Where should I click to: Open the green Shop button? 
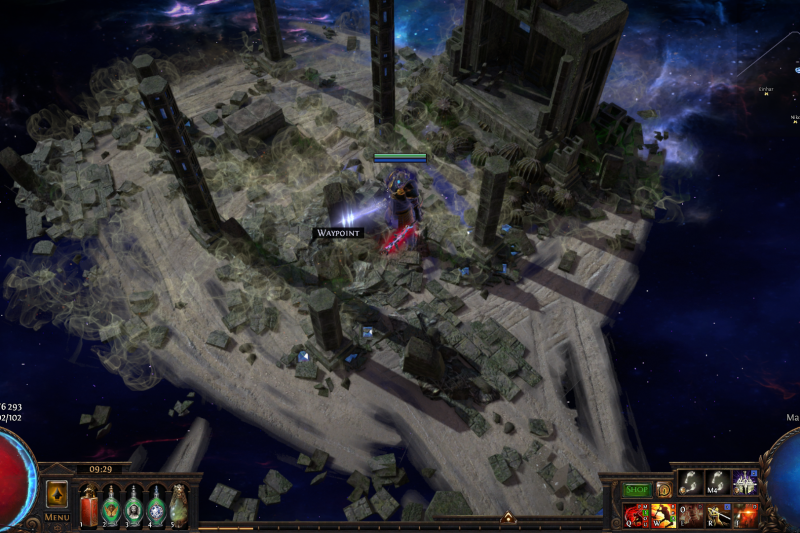click(637, 490)
